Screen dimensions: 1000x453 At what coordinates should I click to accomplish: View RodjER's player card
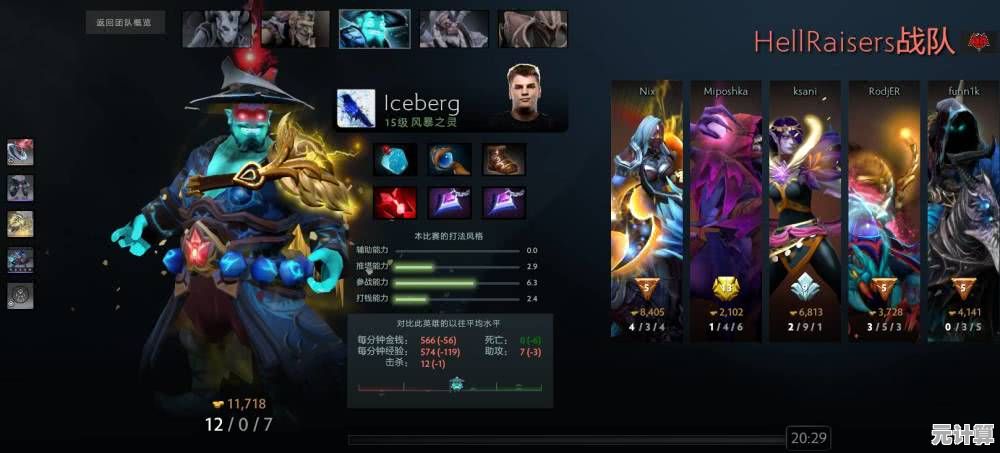point(884,208)
